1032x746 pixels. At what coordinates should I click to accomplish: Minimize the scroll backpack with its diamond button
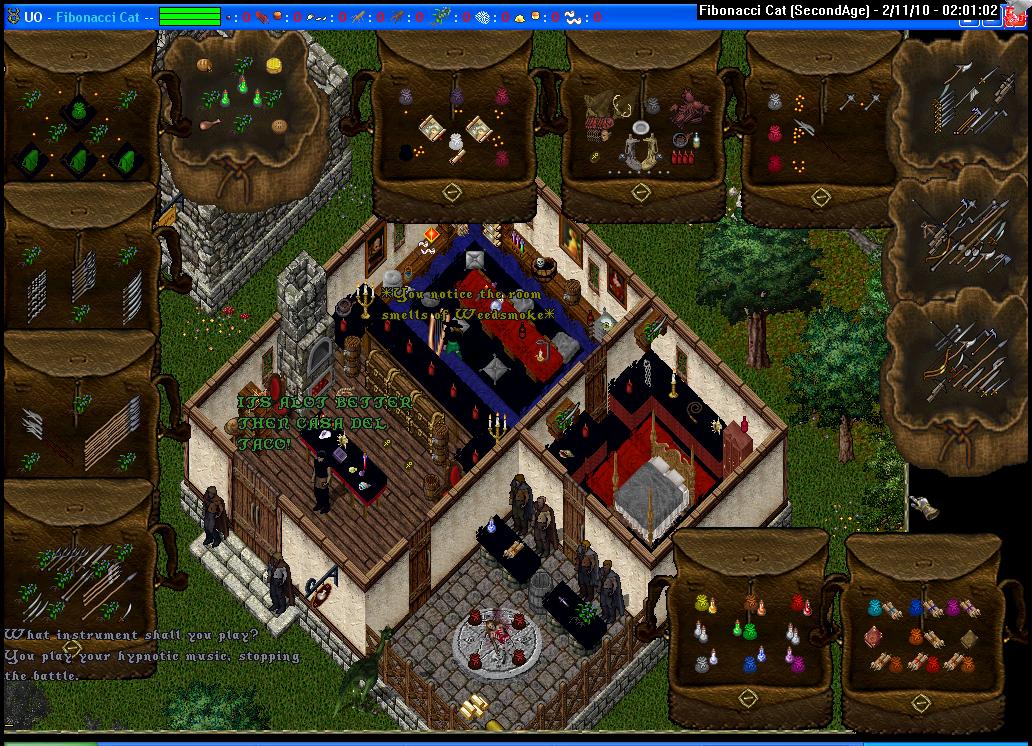click(921, 703)
